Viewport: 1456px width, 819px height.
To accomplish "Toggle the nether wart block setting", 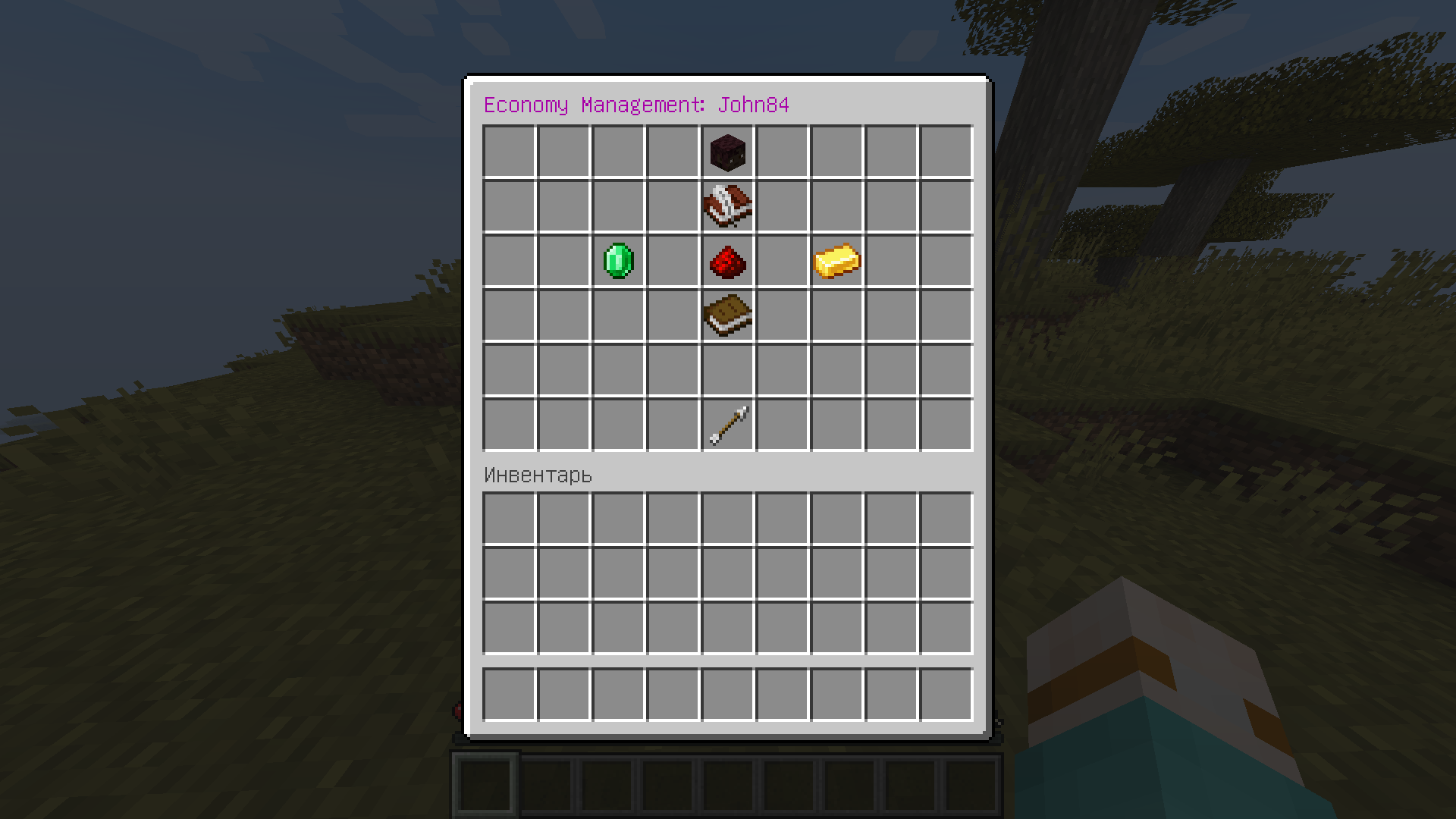I will click(x=727, y=152).
